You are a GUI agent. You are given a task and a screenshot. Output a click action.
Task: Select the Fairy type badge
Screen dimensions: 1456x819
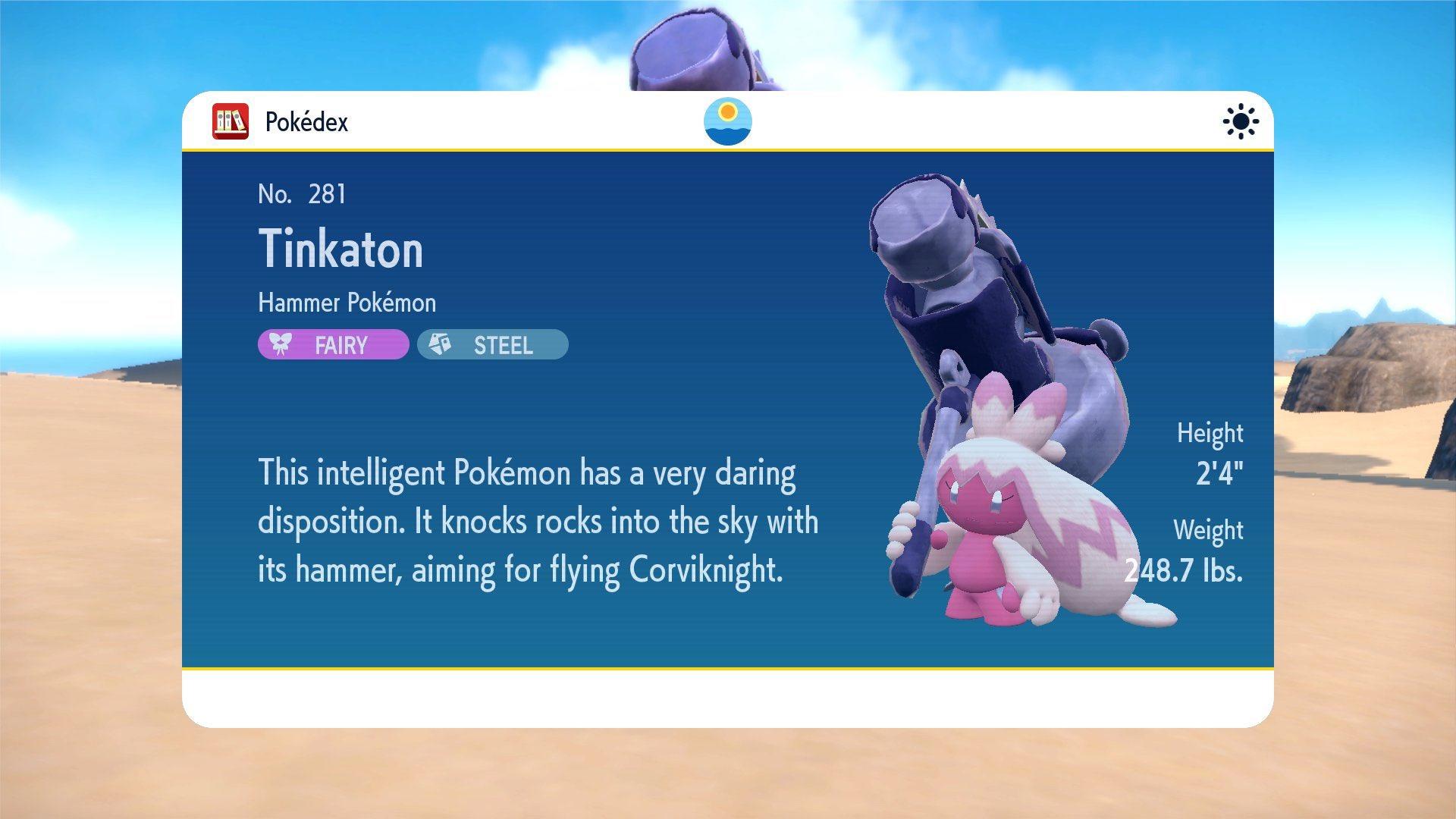pos(333,345)
